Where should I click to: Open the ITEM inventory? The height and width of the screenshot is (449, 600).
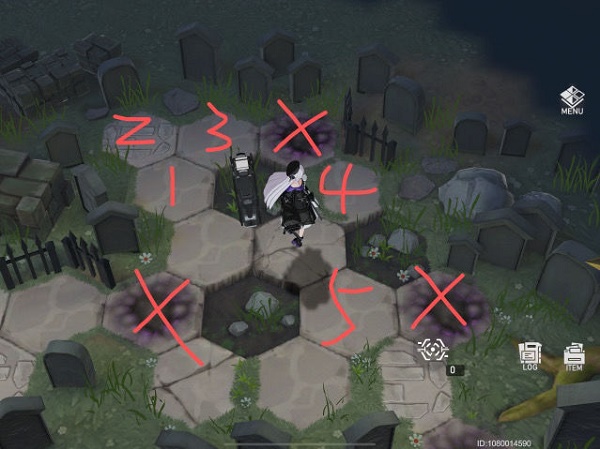coord(574,355)
